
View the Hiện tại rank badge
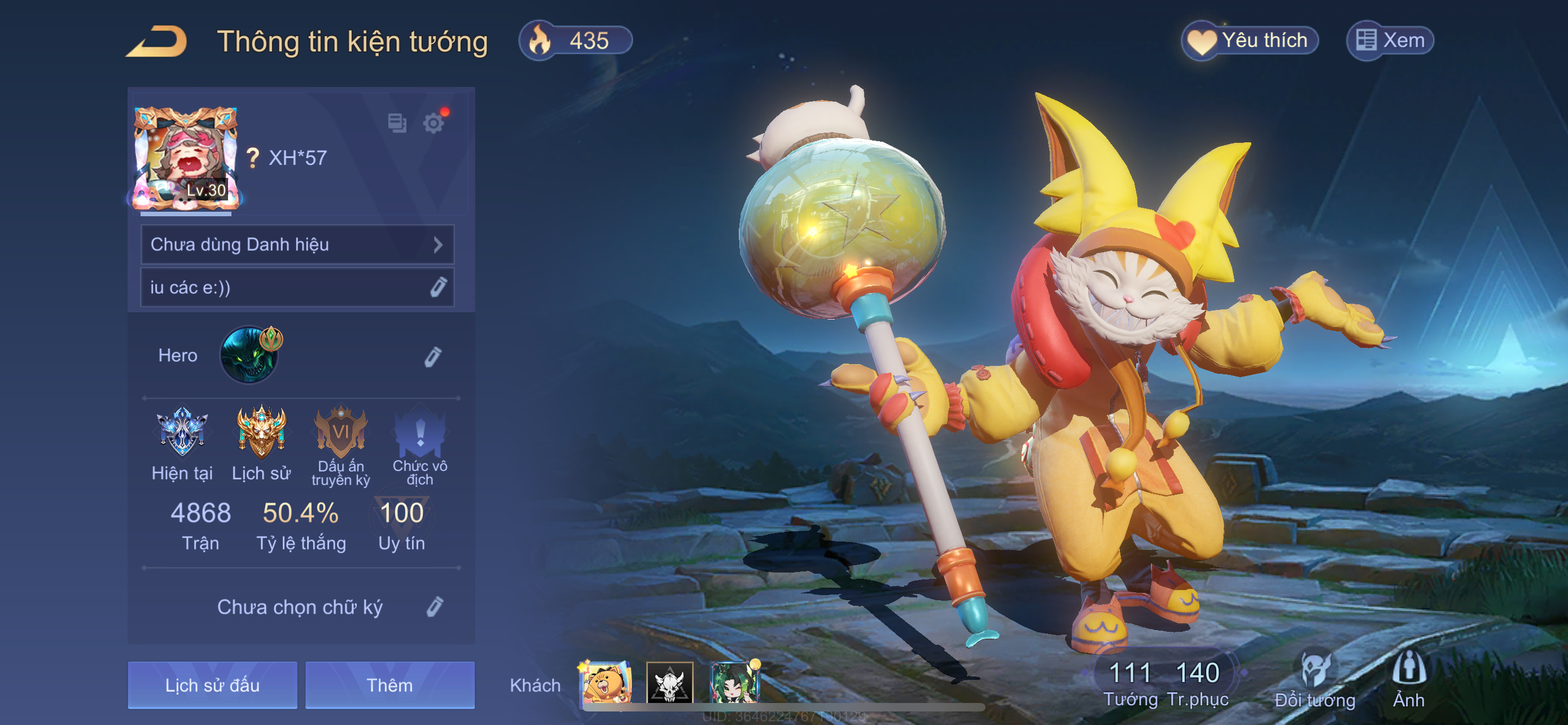[182, 433]
